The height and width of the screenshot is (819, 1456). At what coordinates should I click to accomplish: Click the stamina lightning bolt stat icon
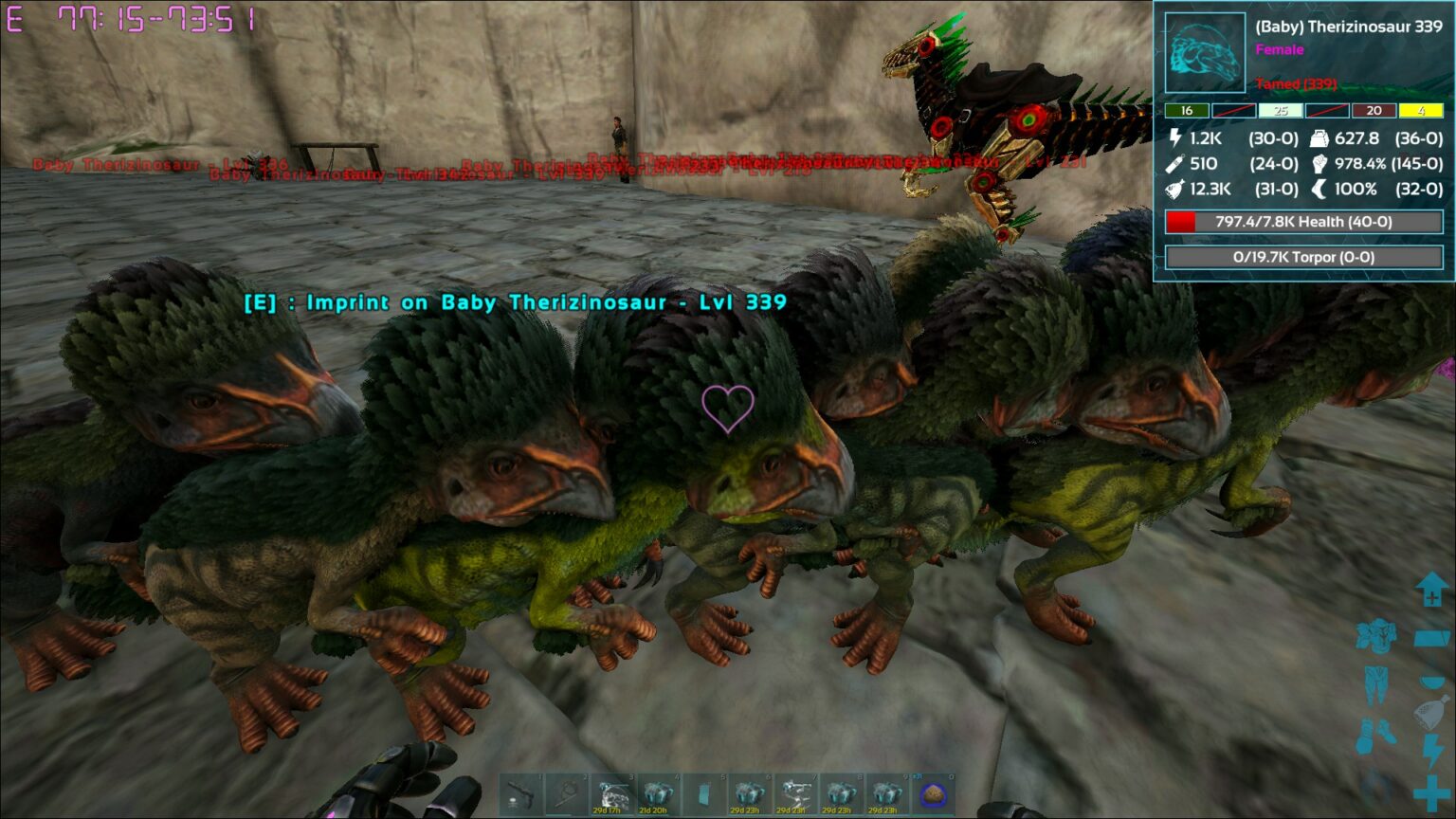1175,139
